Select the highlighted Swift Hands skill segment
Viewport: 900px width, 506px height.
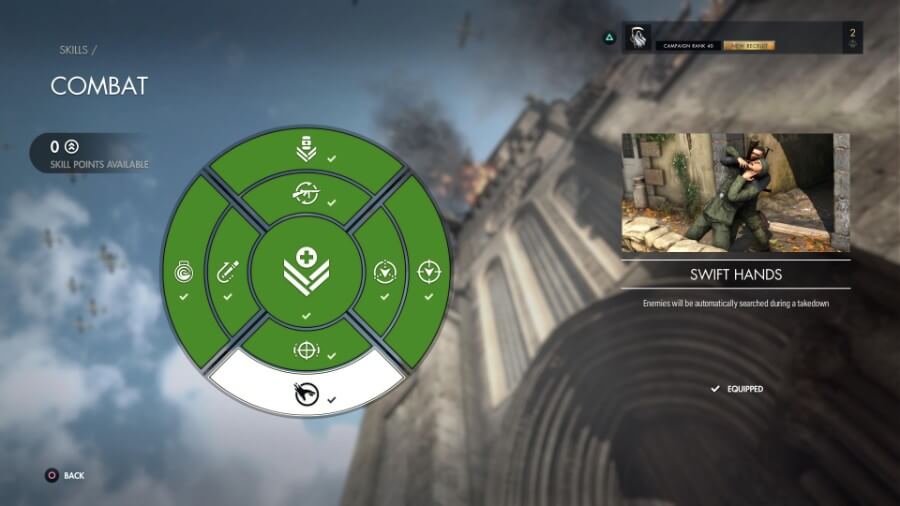tap(306, 391)
